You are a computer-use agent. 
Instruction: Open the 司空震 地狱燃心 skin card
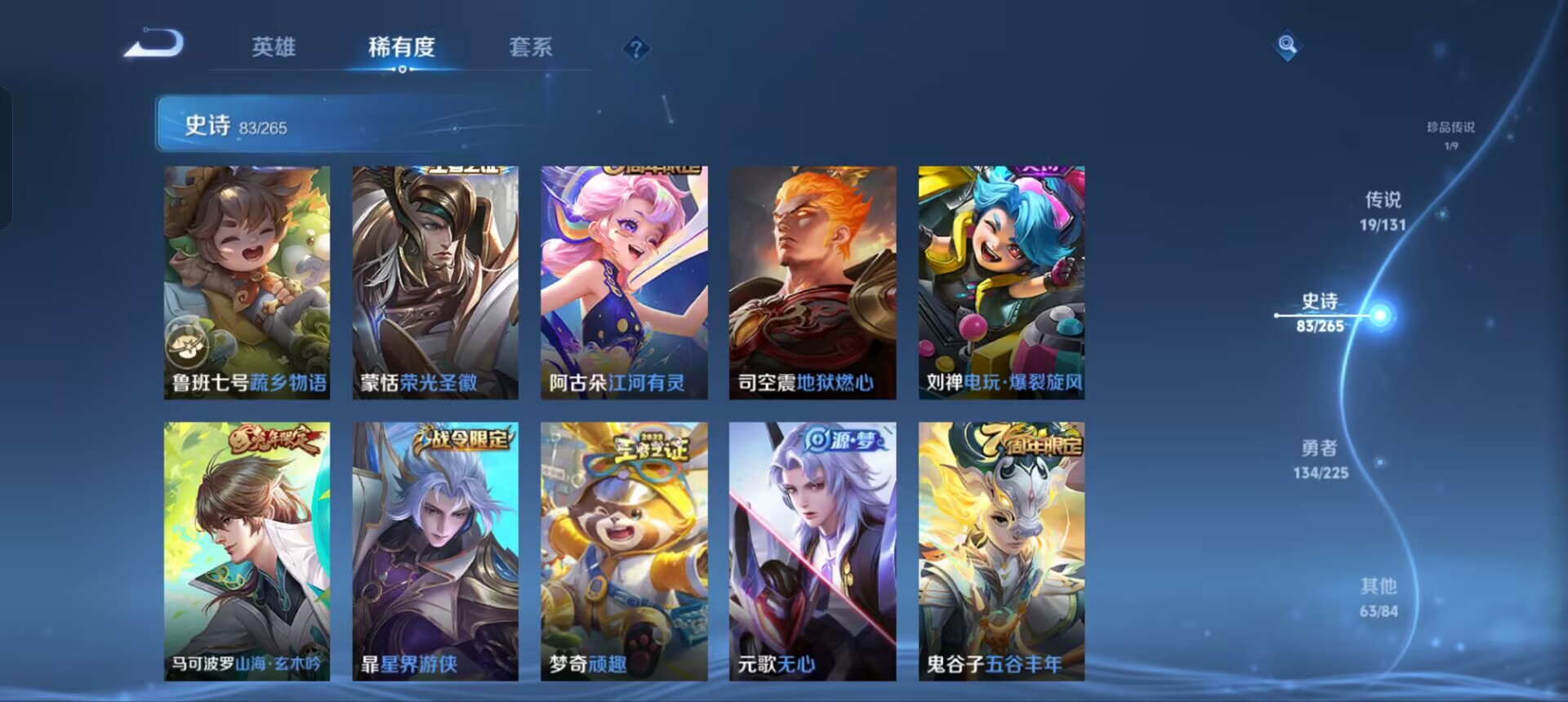pyautogui.click(x=813, y=282)
